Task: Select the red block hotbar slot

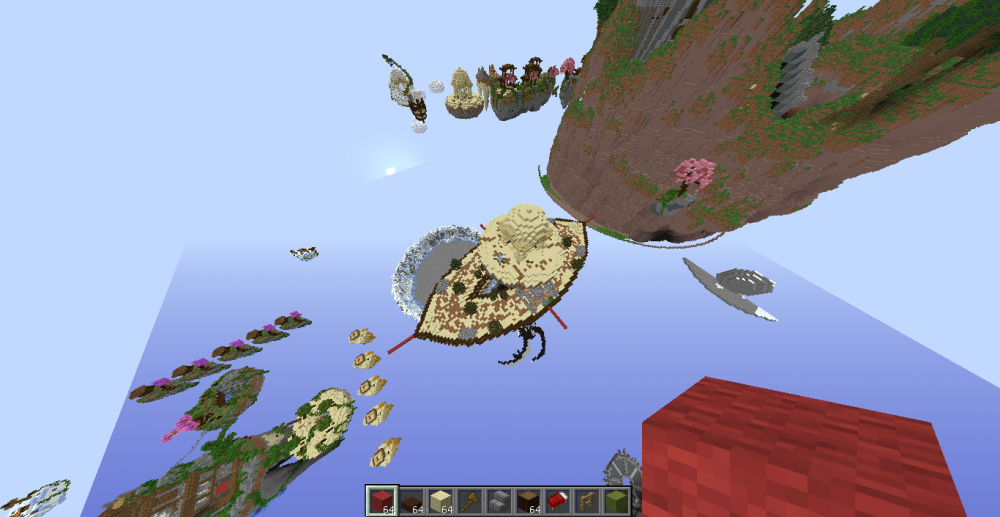Action: click(x=380, y=500)
